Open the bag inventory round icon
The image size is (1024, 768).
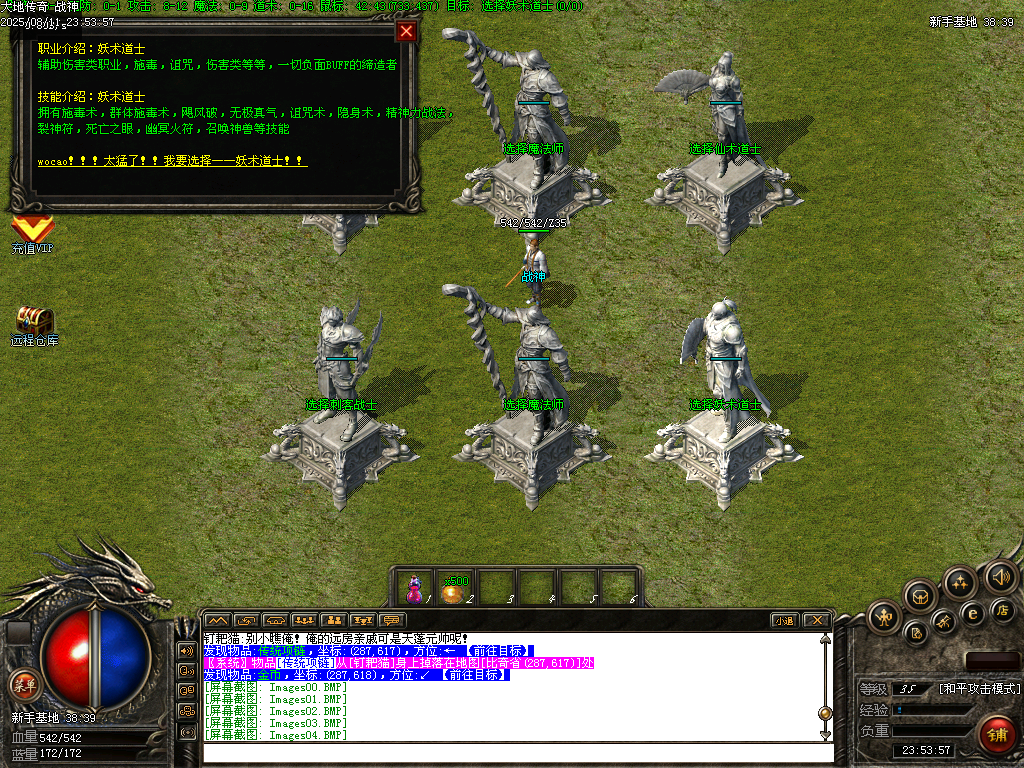click(x=920, y=597)
